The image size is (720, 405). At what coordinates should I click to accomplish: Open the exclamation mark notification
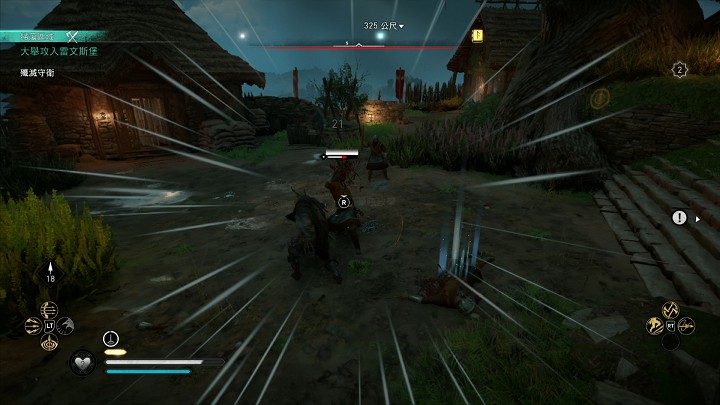680,217
